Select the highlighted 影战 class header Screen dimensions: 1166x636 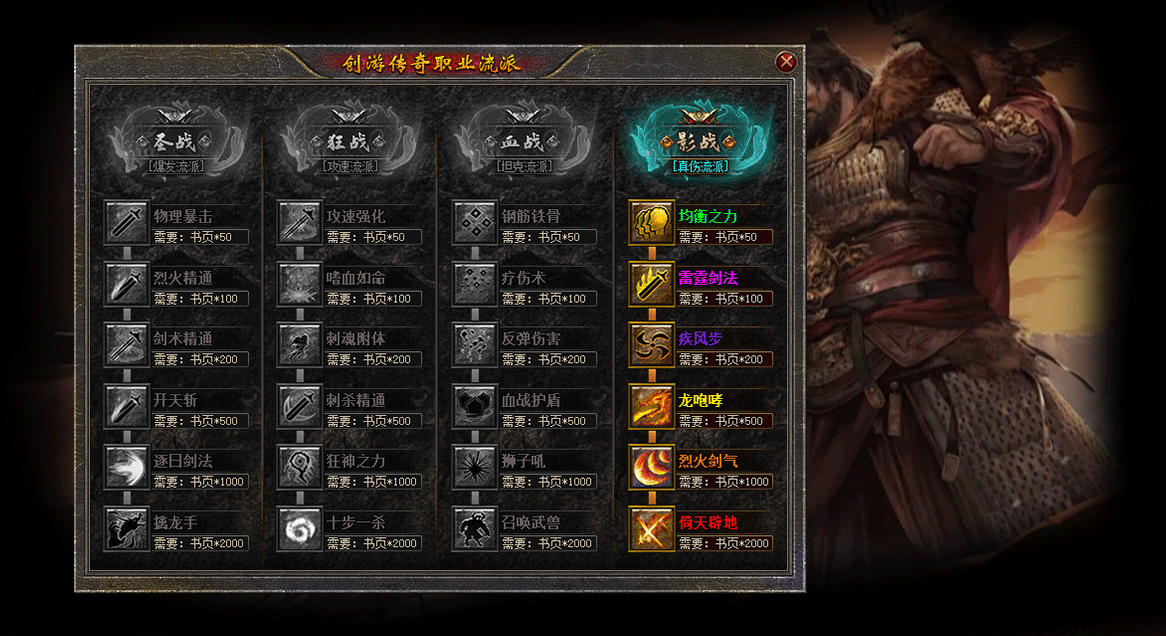[x=699, y=141]
